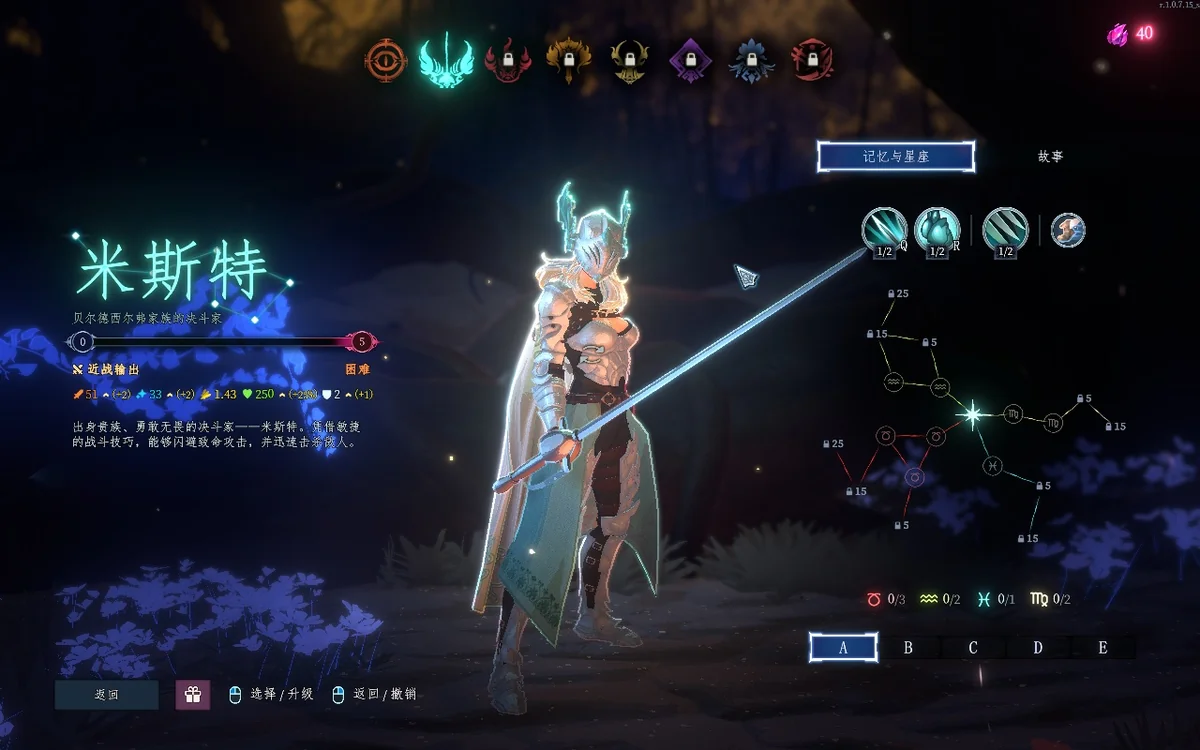Select the orange eye character emblem
This screenshot has width=1200, height=750.
point(385,61)
